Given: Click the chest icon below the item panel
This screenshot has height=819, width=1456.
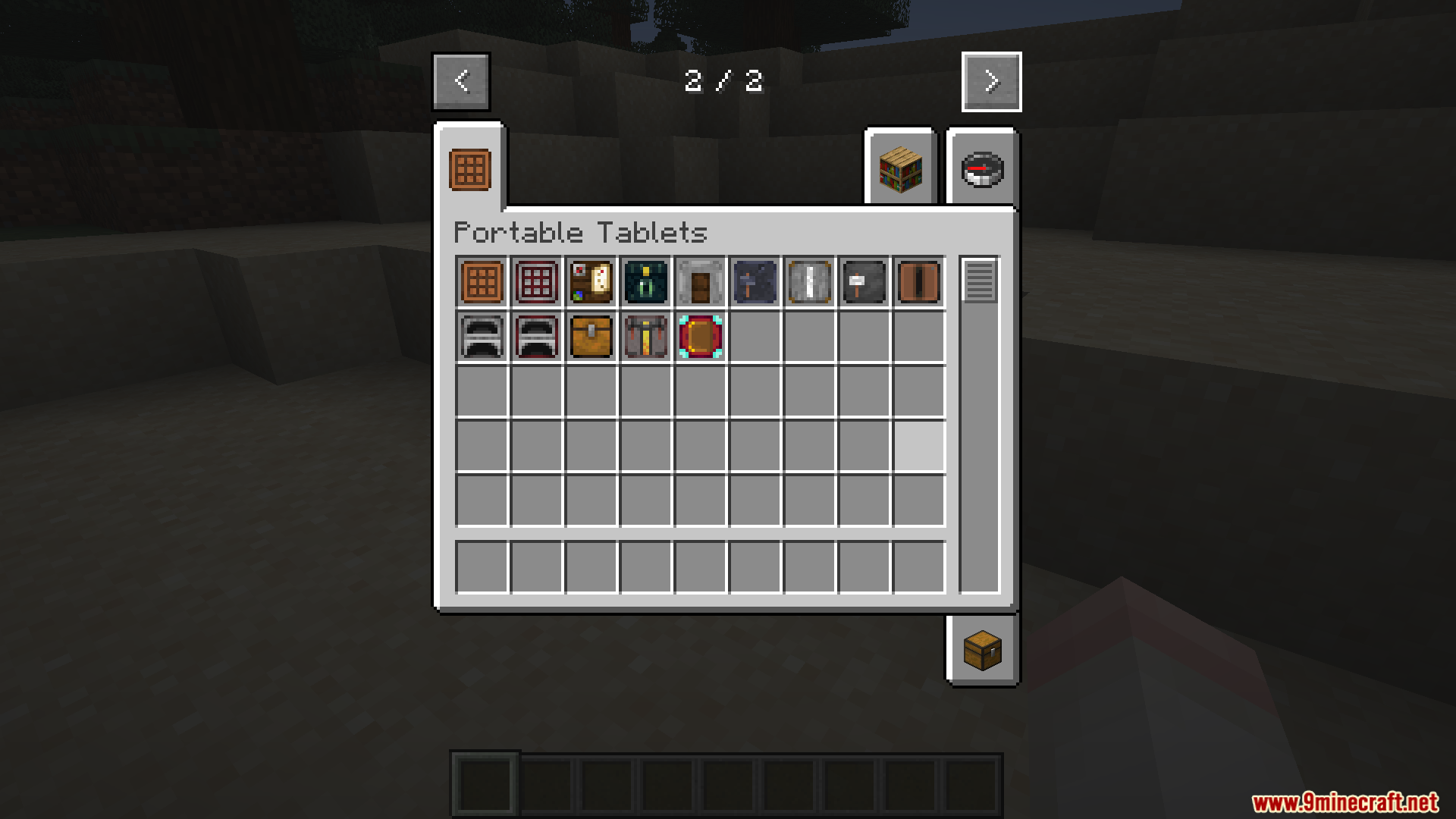Looking at the screenshot, I should tap(982, 650).
